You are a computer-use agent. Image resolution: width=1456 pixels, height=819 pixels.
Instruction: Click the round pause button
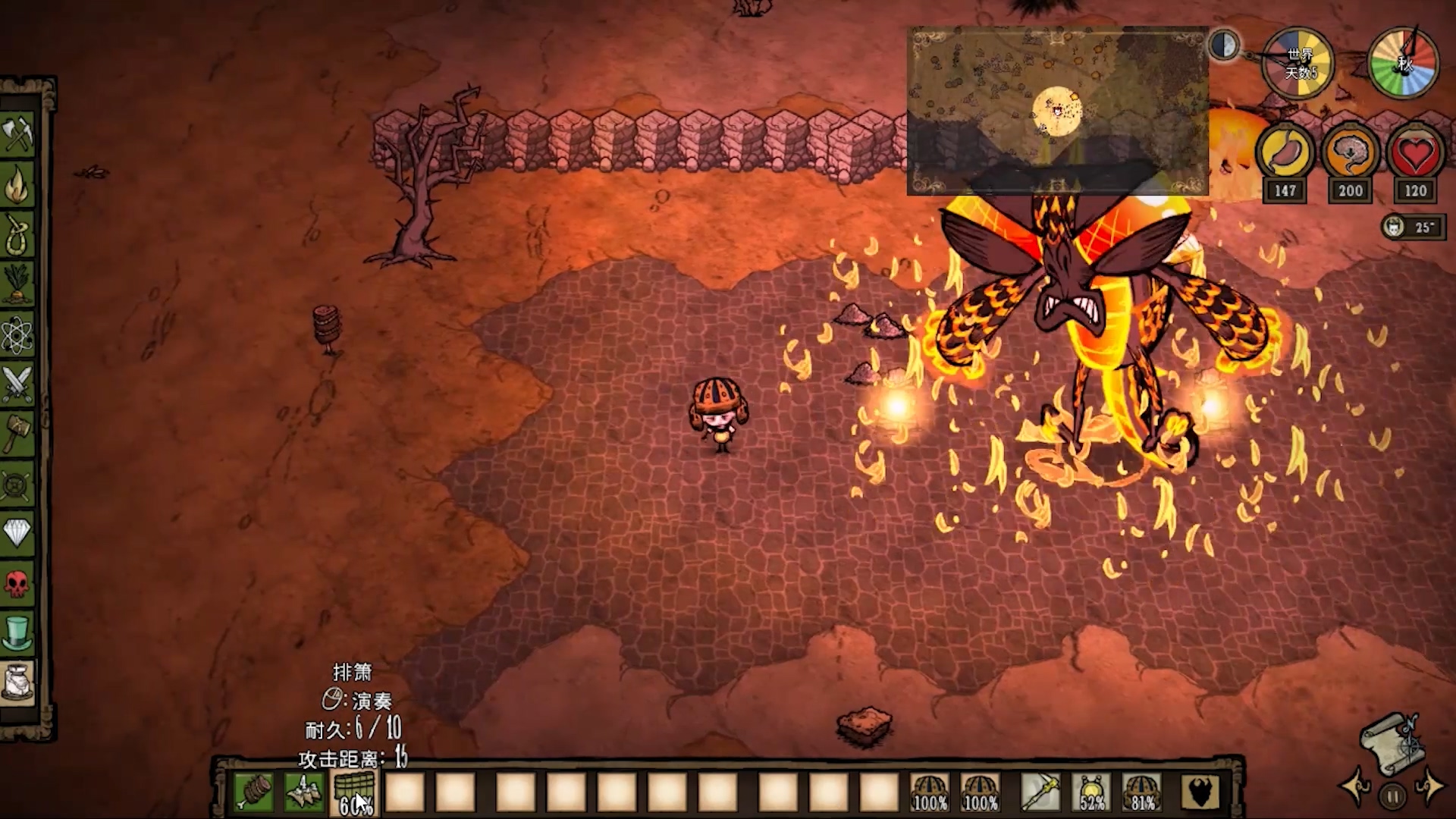click(1392, 796)
